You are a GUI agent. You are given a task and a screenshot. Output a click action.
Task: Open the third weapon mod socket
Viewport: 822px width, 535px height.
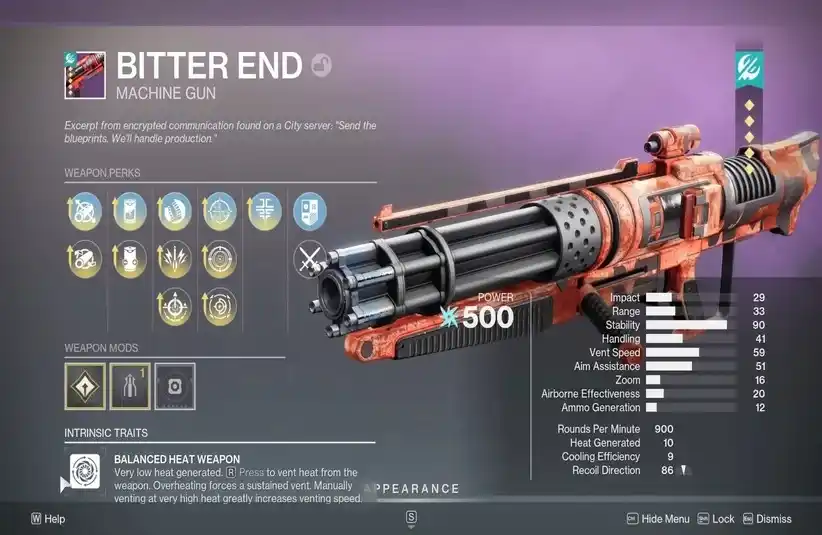(x=175, y=385)
